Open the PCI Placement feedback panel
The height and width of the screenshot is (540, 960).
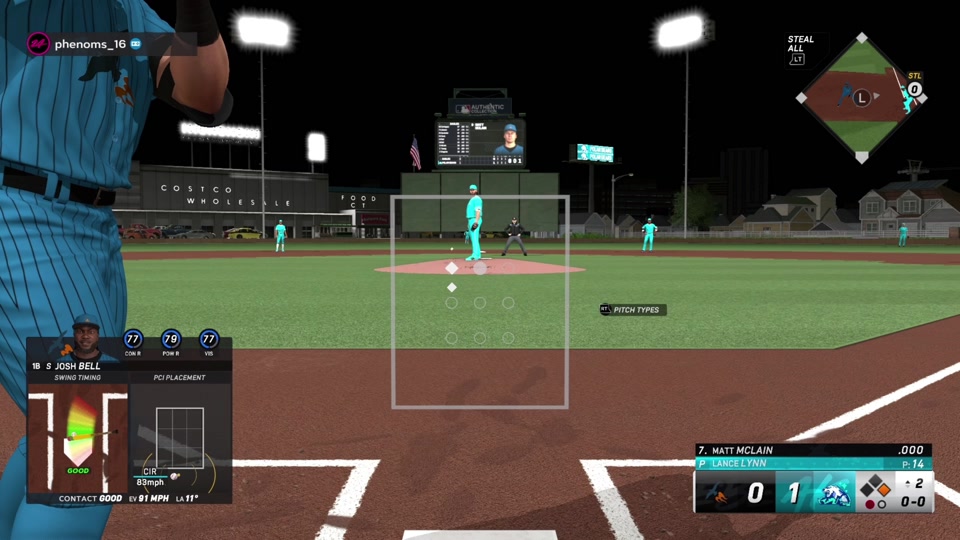[x=180, y=436]
